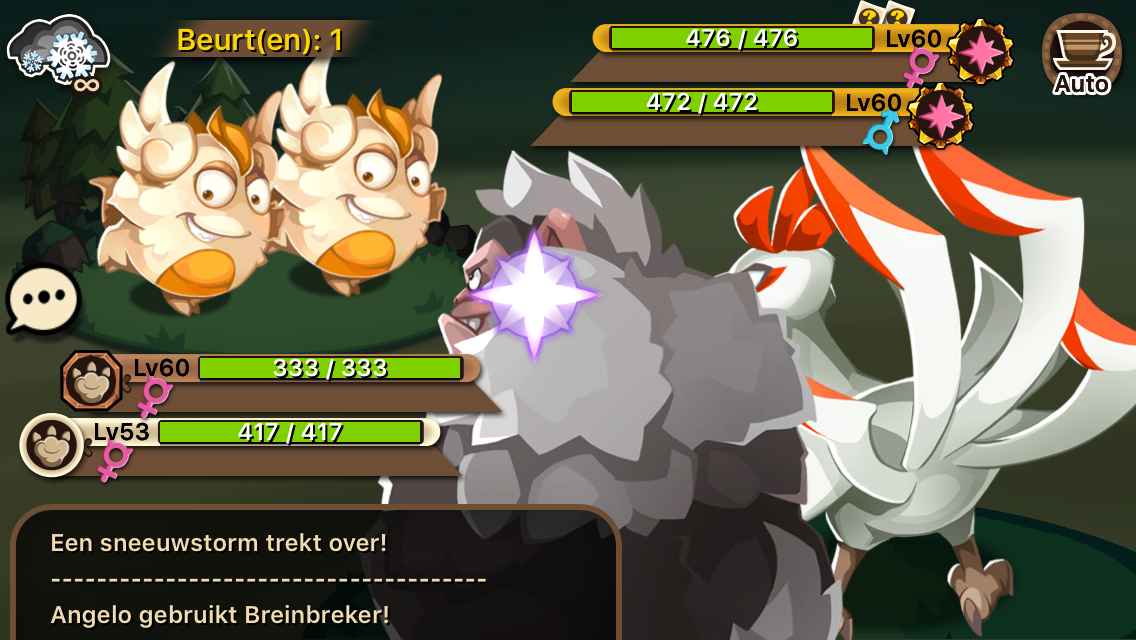The image size is (1136, 640).
Task: Tap the snowstorm weather icon
Action: (56, 52)
